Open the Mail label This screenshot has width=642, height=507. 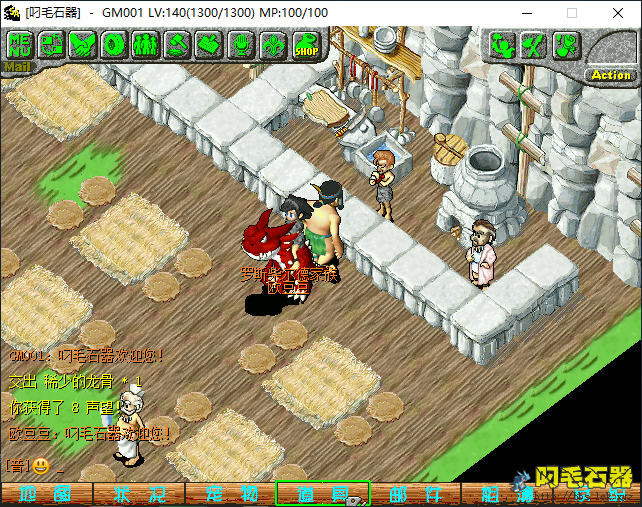18,67
